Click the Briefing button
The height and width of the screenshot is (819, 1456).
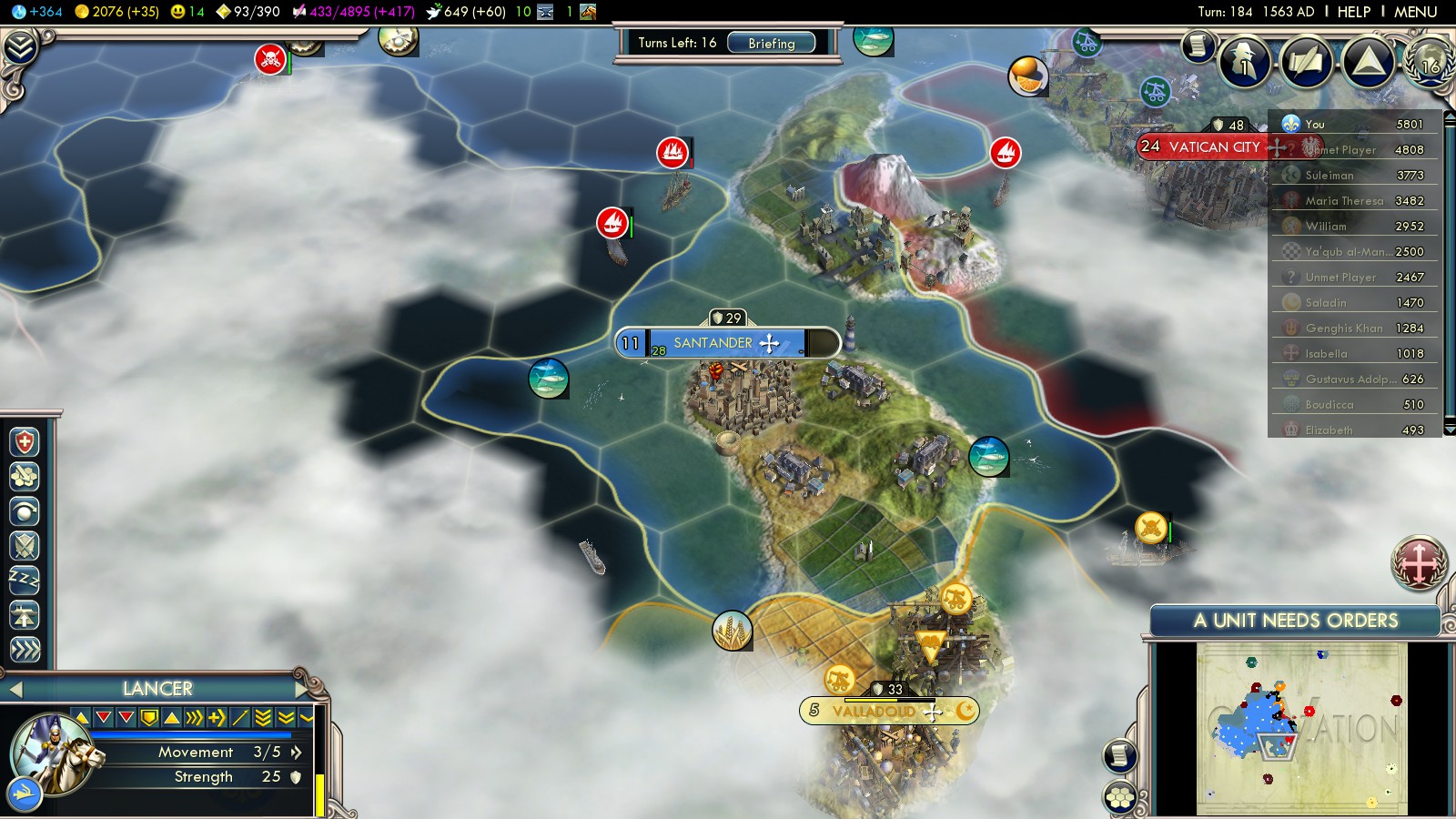(771, 43)
